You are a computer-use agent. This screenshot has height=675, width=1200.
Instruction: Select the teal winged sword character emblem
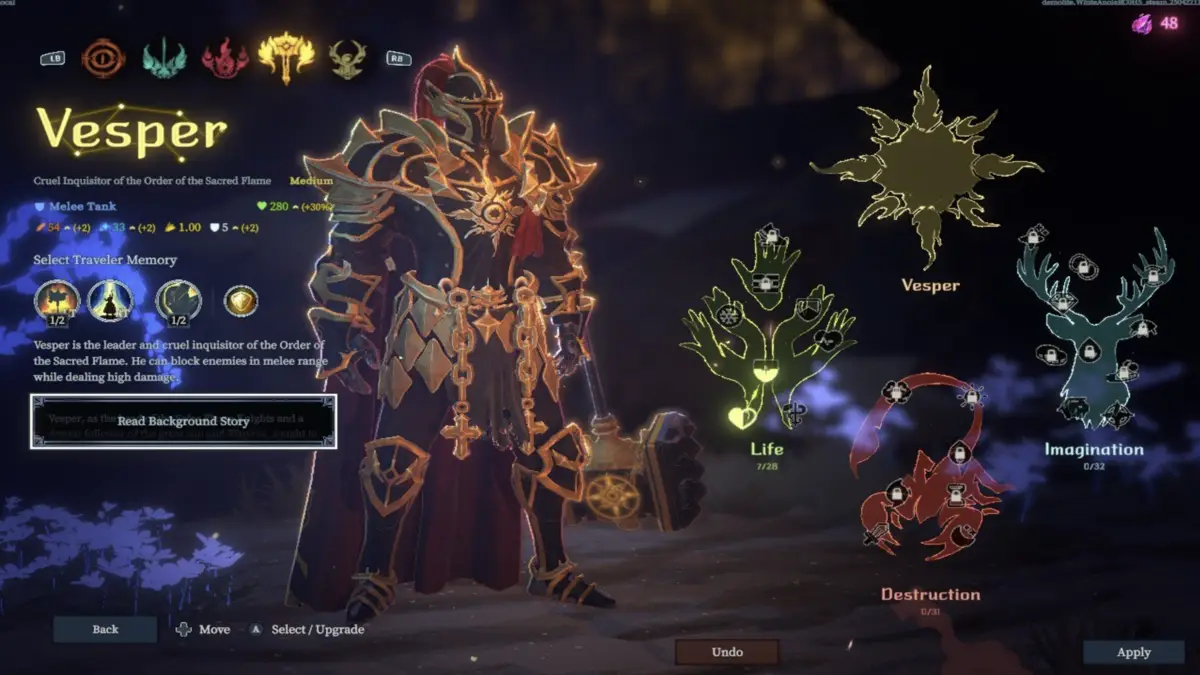[164, 58]
